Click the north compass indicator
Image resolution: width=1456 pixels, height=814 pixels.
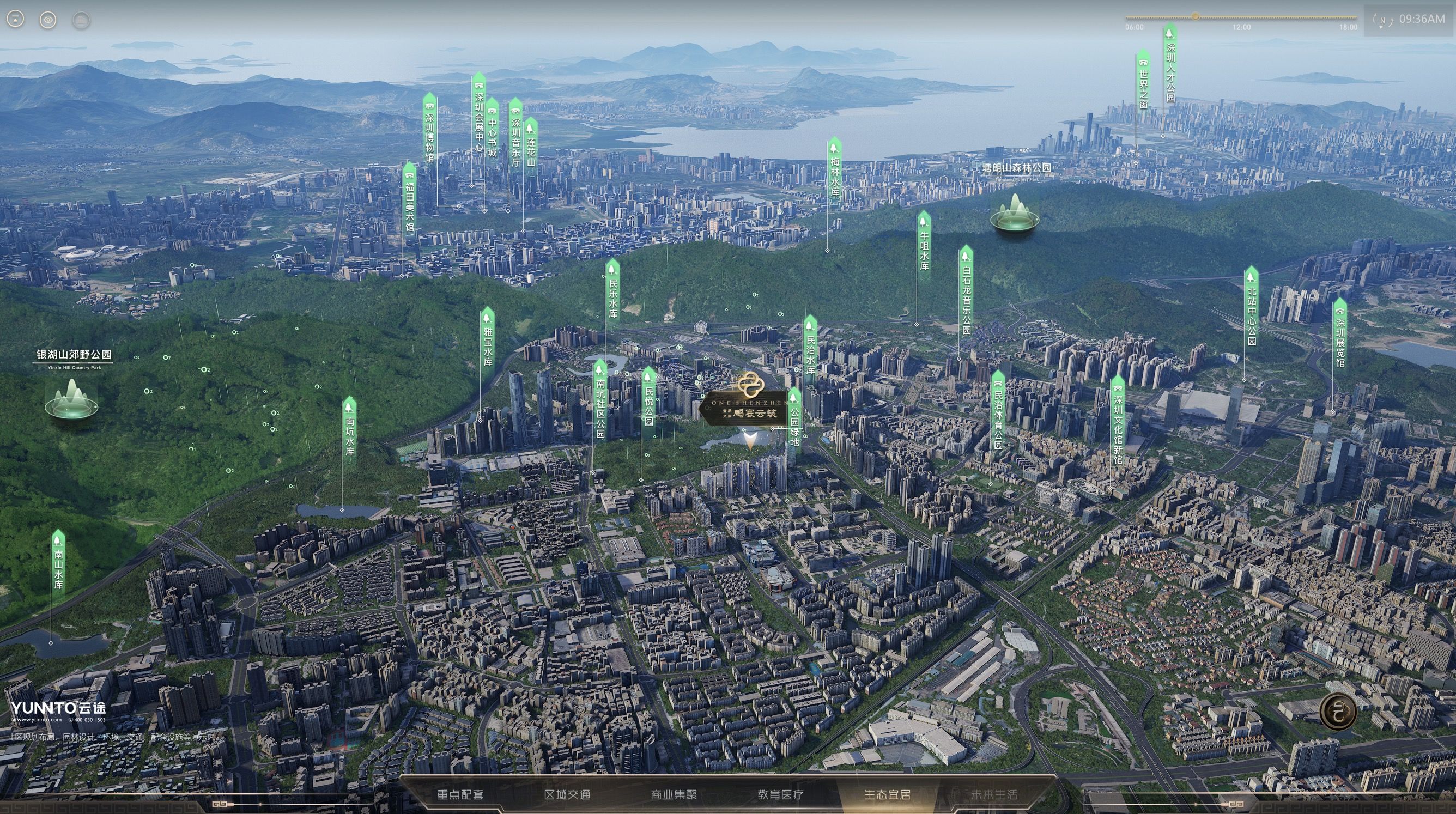1382,21
